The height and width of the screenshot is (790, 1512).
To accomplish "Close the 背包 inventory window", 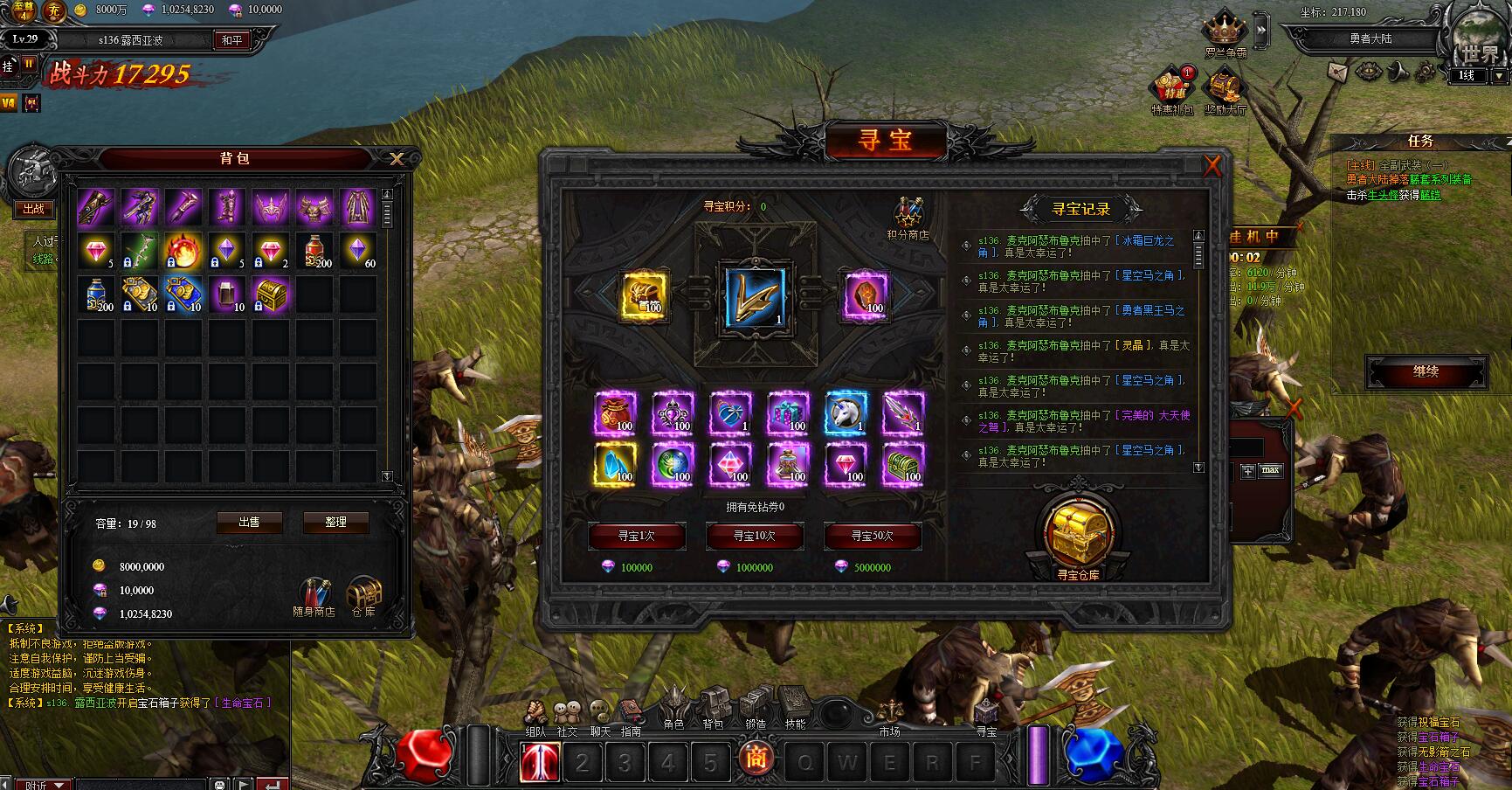I will tap(397, 158).
